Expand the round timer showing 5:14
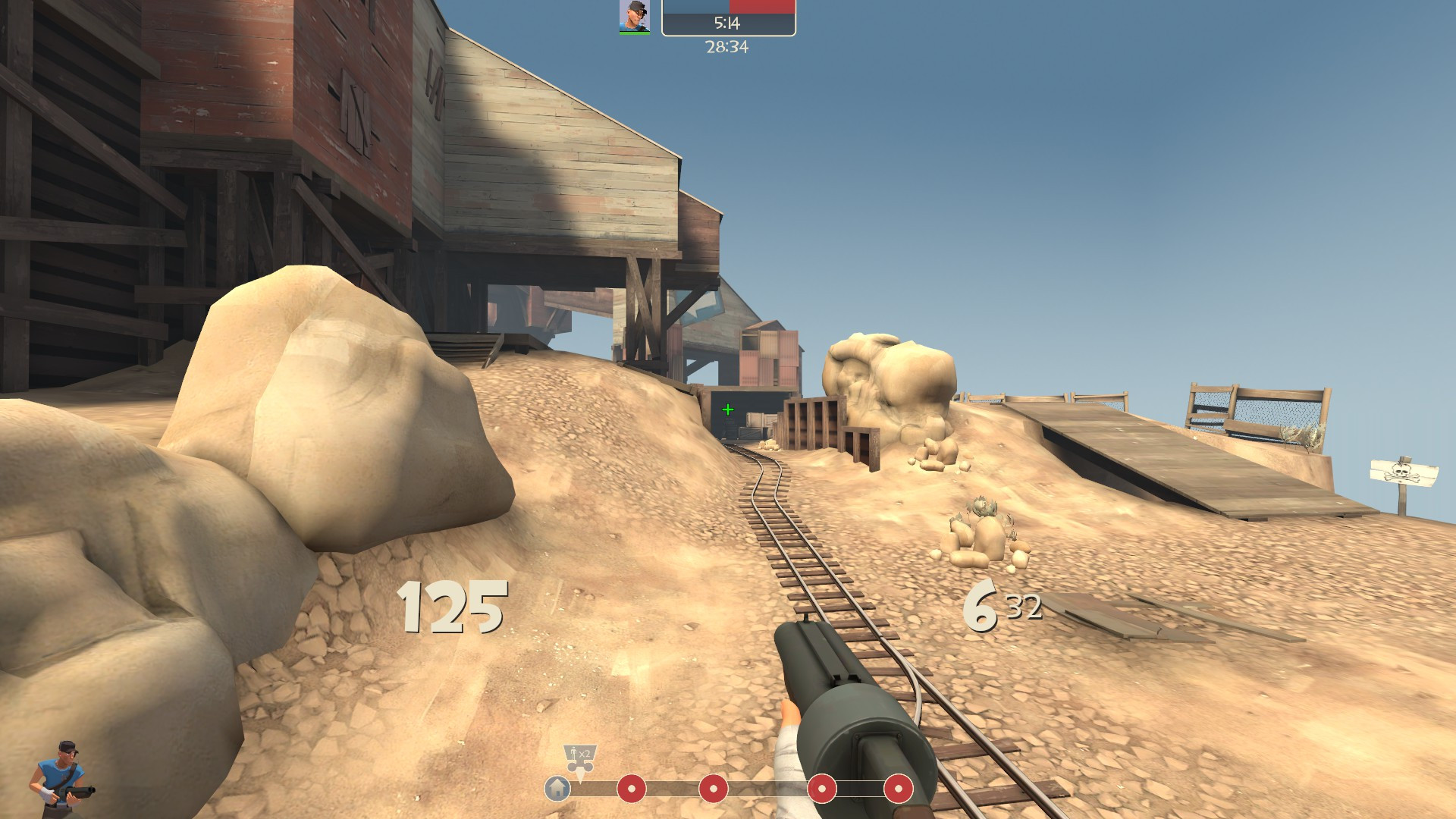 [x=730, y=21]
